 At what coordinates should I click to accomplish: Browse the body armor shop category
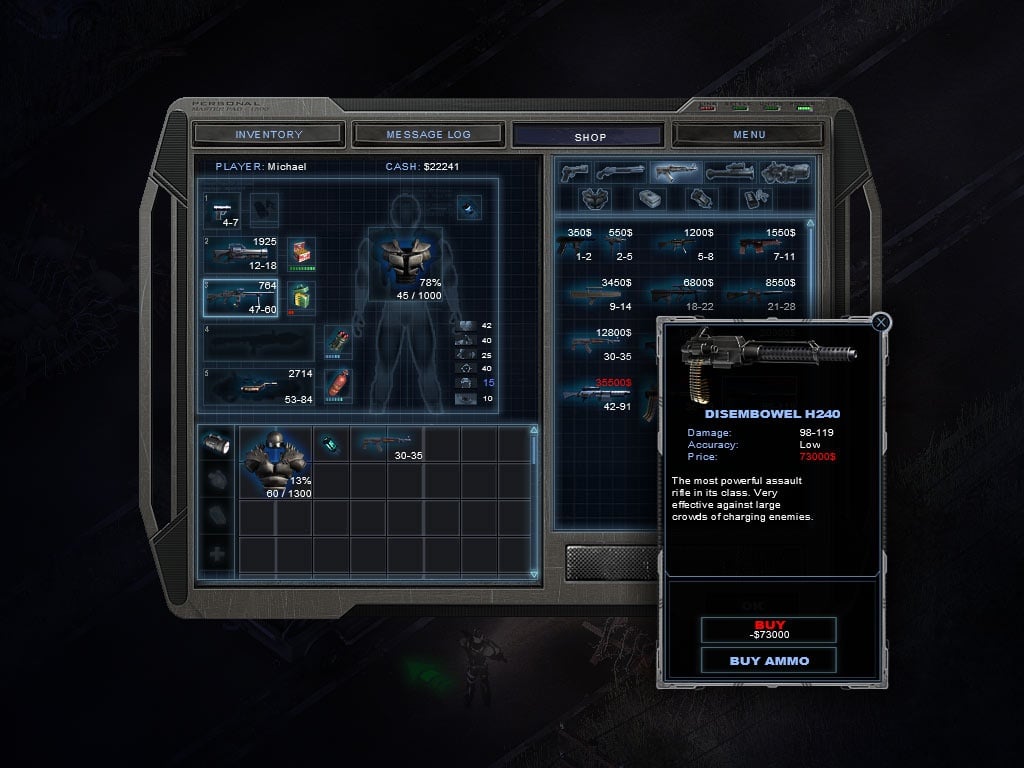pos(594,198)
